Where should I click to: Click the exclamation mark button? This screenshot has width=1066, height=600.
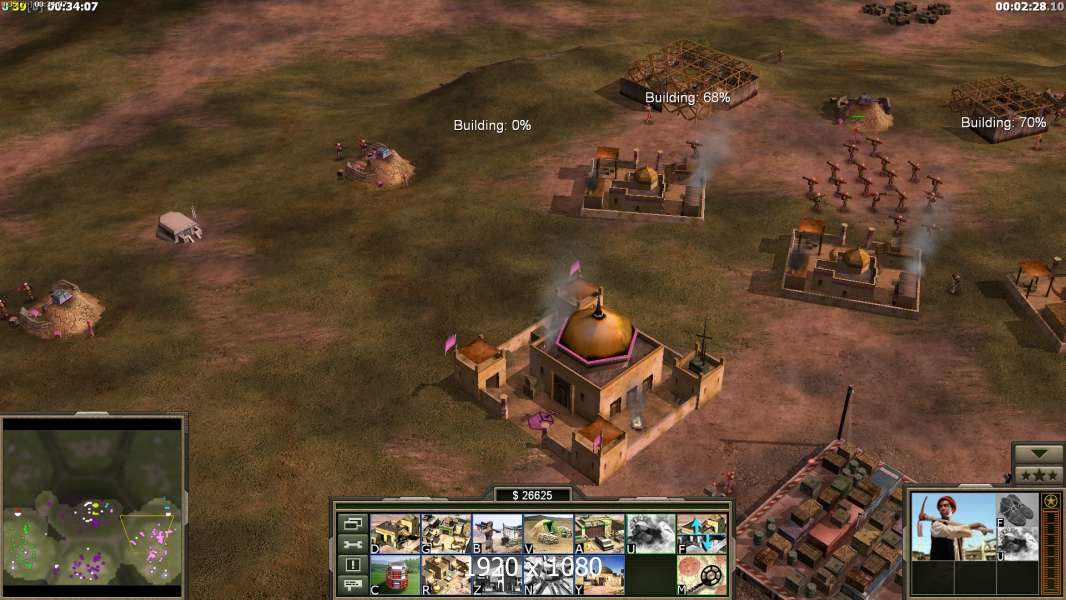pos(352,565)
